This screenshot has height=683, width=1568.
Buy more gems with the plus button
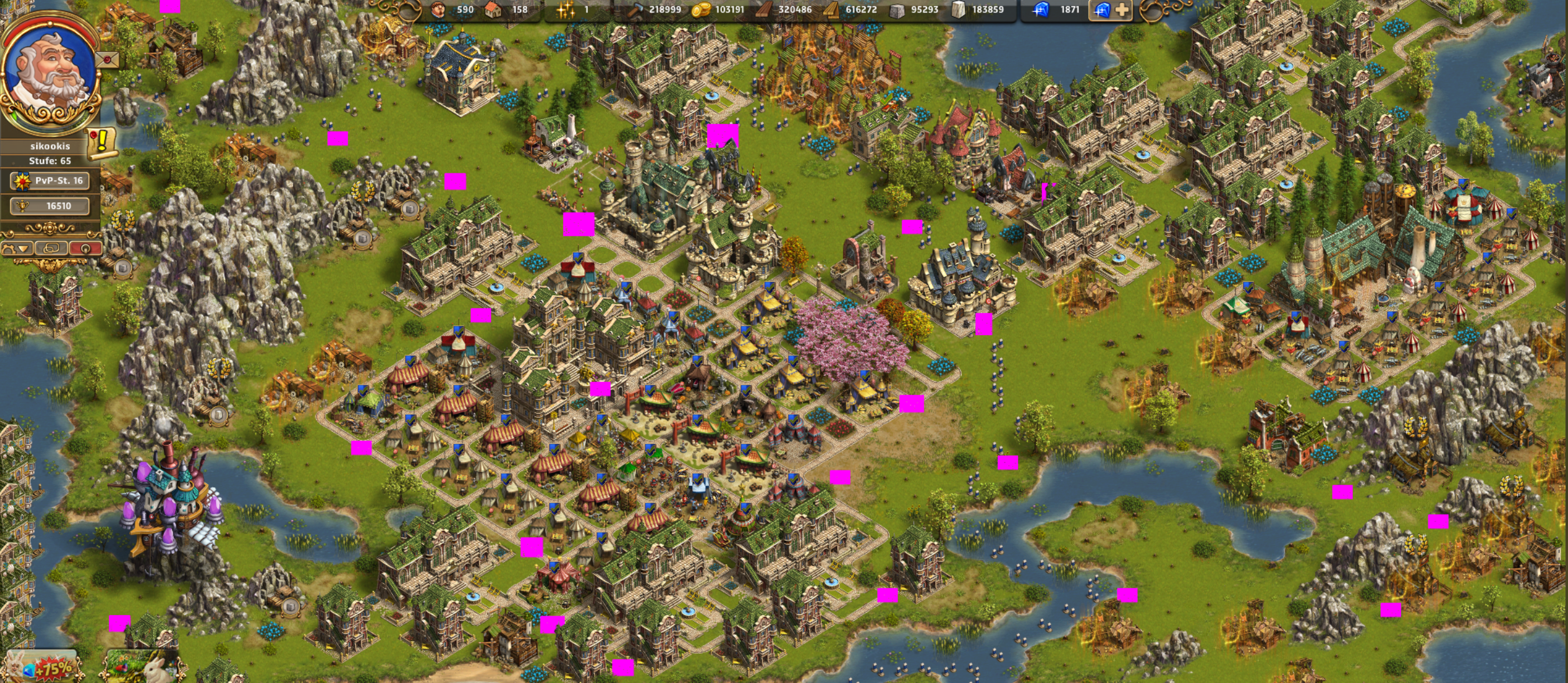tap(1121, 10)
